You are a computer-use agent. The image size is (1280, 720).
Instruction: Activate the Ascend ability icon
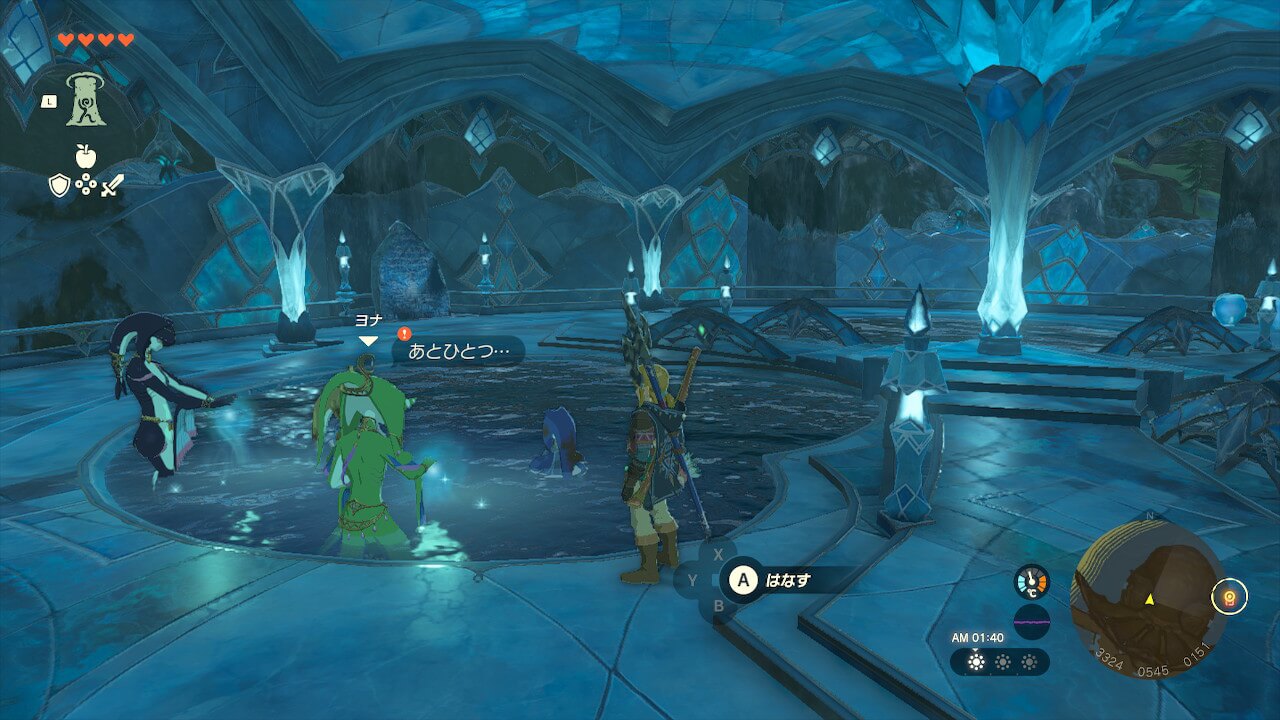86,100
